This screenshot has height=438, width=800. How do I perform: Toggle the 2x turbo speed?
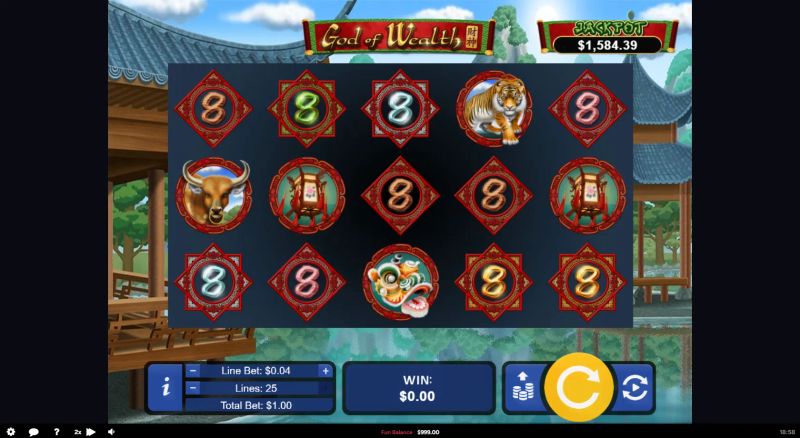(x=84, y=432)
